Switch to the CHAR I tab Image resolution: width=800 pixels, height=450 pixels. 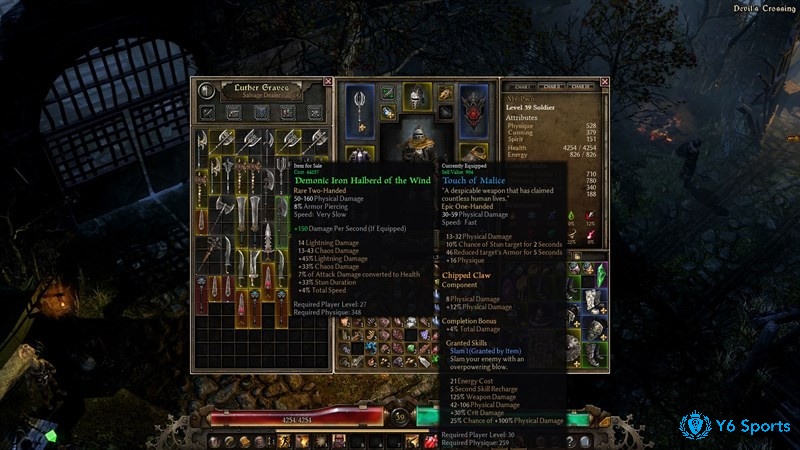(523, 87)
